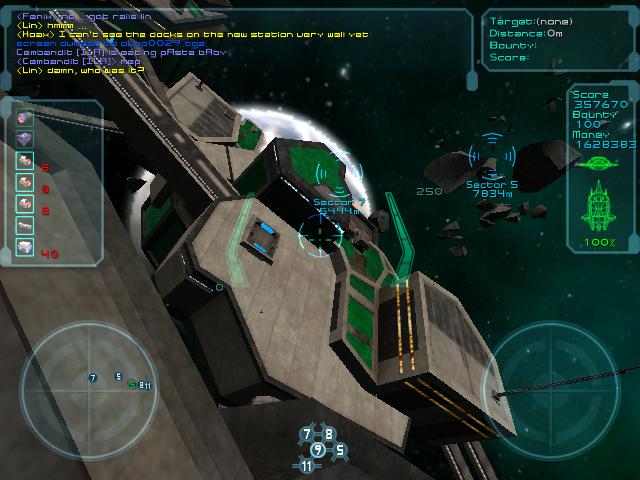
Task: Select sector 9 on the hex sector map
Action: 318,450
